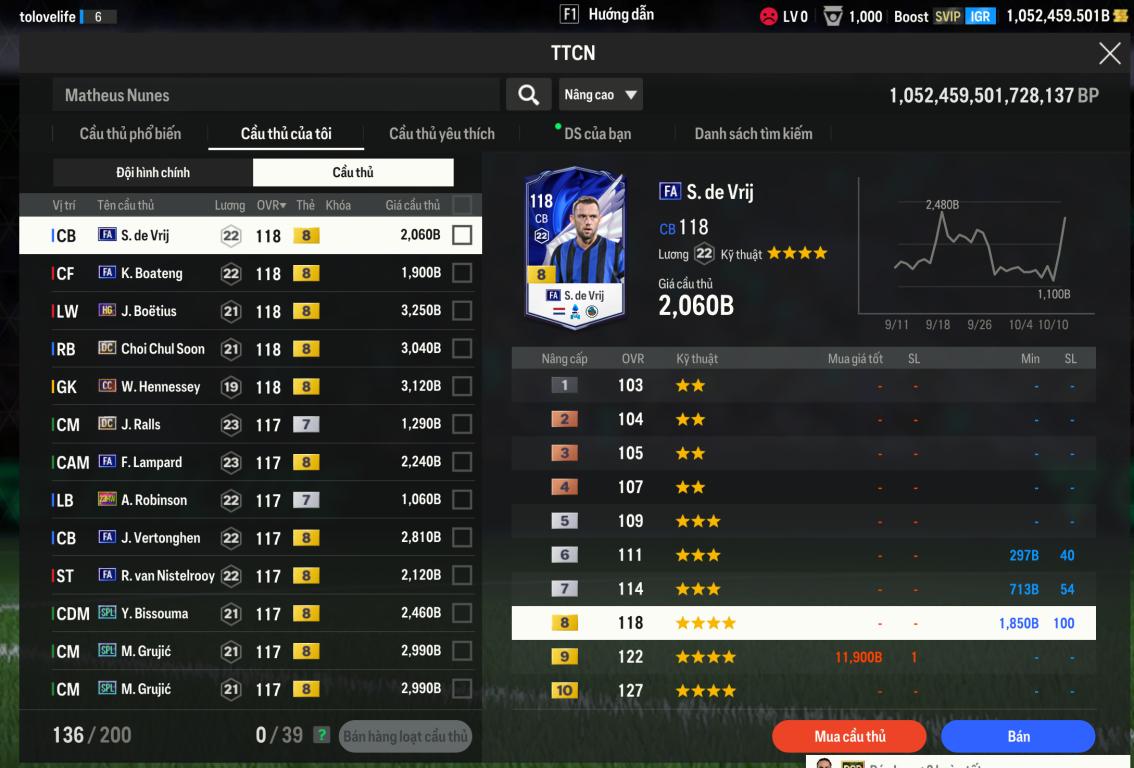Sort the list by OVR column

click(x=270, y=205)
